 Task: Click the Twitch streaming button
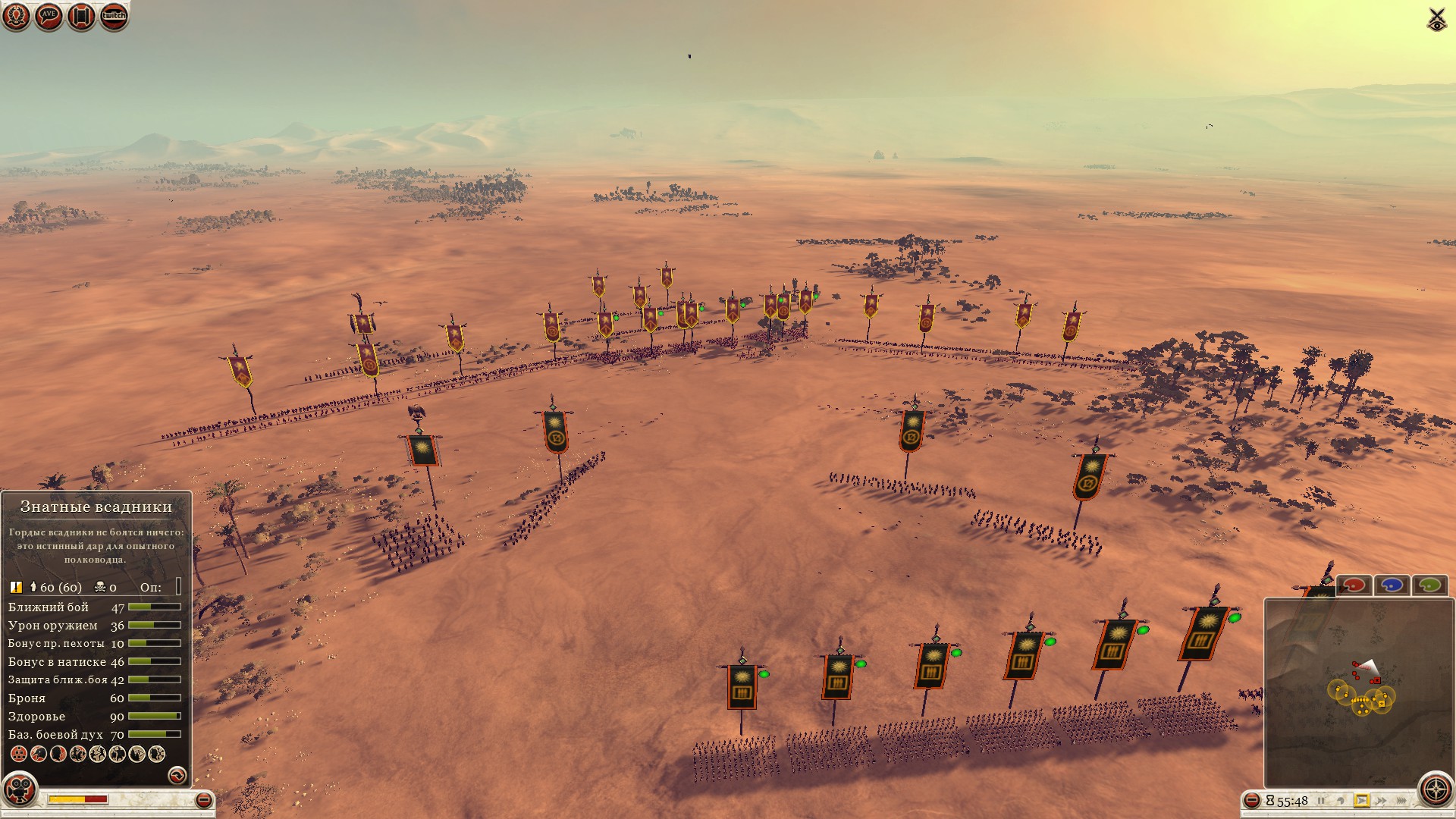tap(114, 16)
